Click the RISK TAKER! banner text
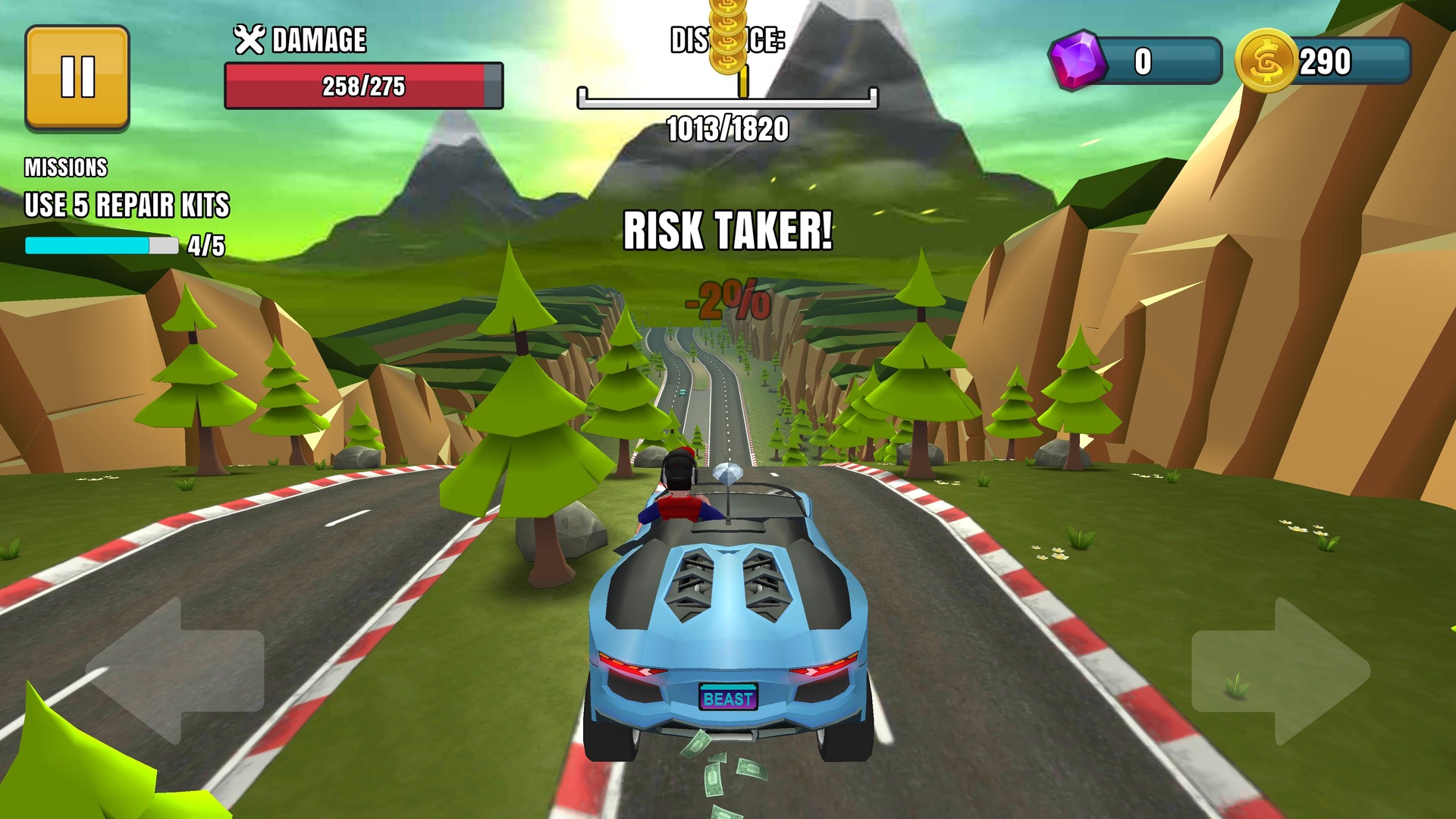 (x=726, y=231)
